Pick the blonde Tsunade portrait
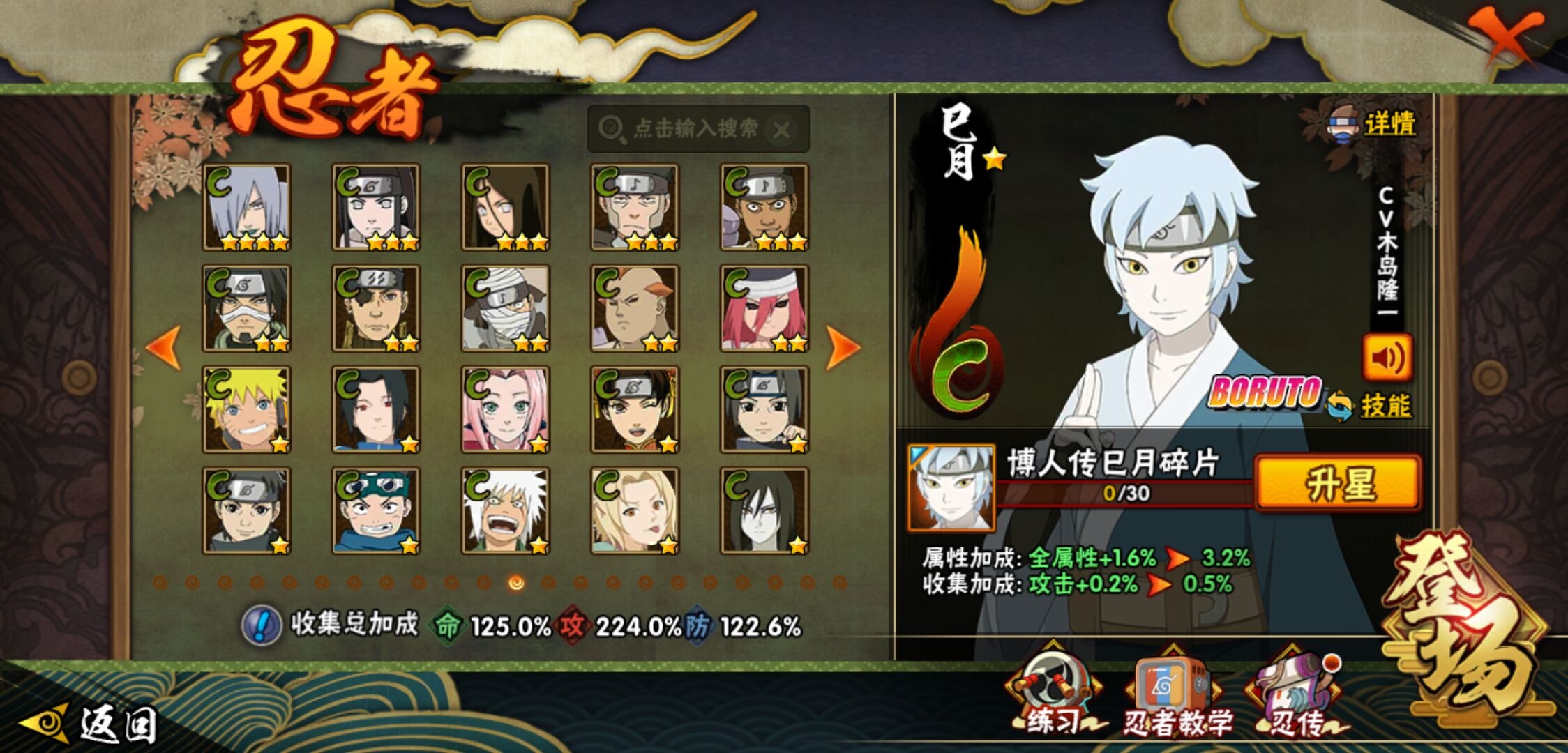Screen dimensions: 1568x753 point(635,511)
